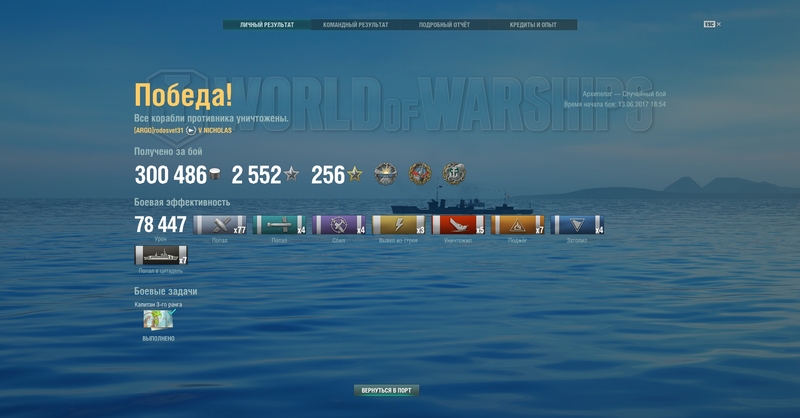Click player name rodosvet31

(x=167, y=130)
